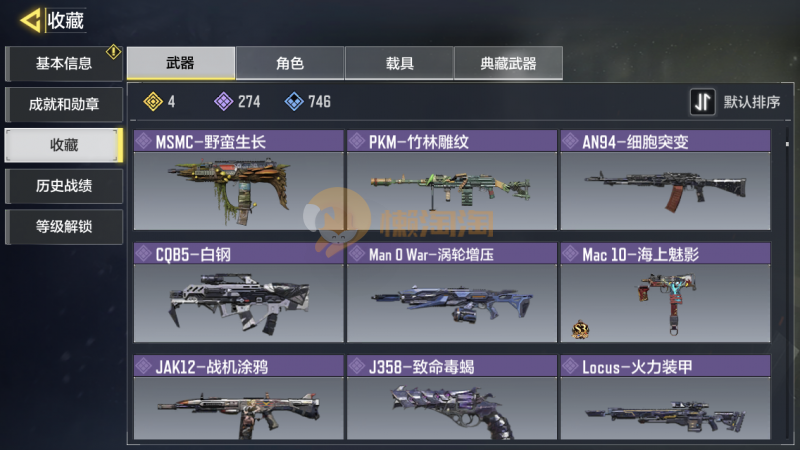800x450 pixels.
Task: Select the Man O War-涡轮增压 card
Action: (451, 297)
